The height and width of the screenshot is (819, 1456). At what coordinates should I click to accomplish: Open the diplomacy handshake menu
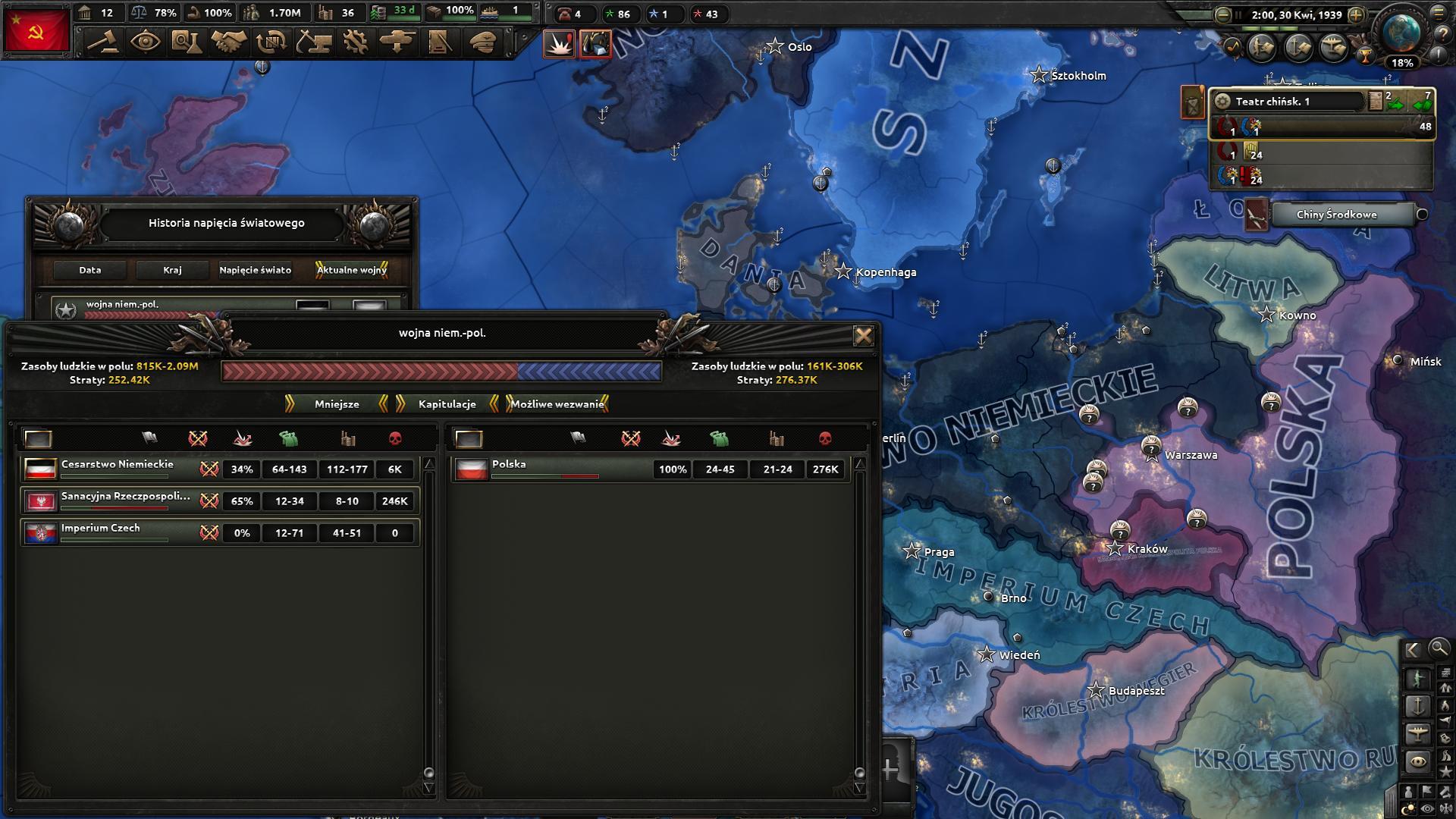click(x=227, y=42)
